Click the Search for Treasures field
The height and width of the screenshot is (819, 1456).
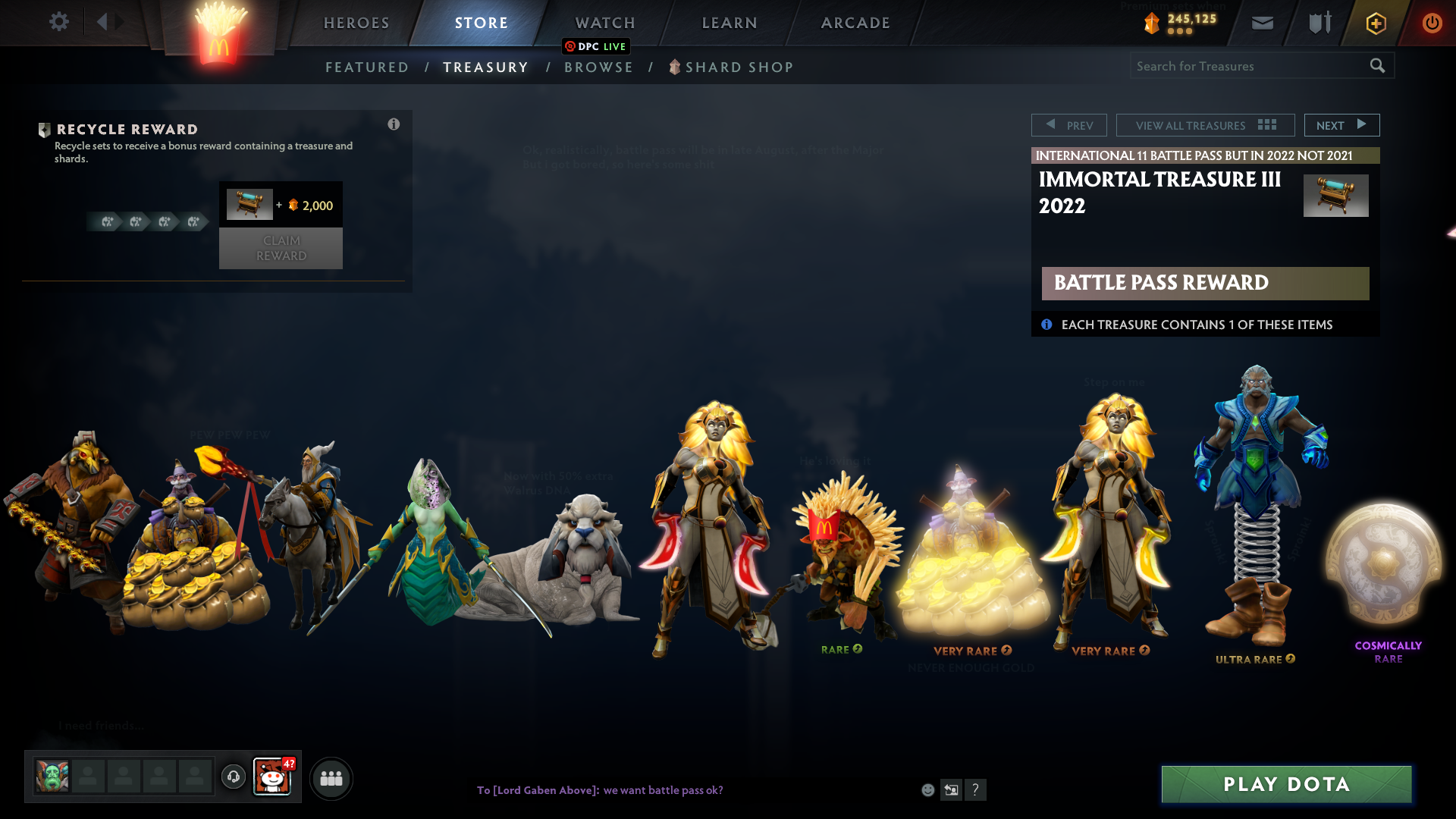tap(1247, 66)
